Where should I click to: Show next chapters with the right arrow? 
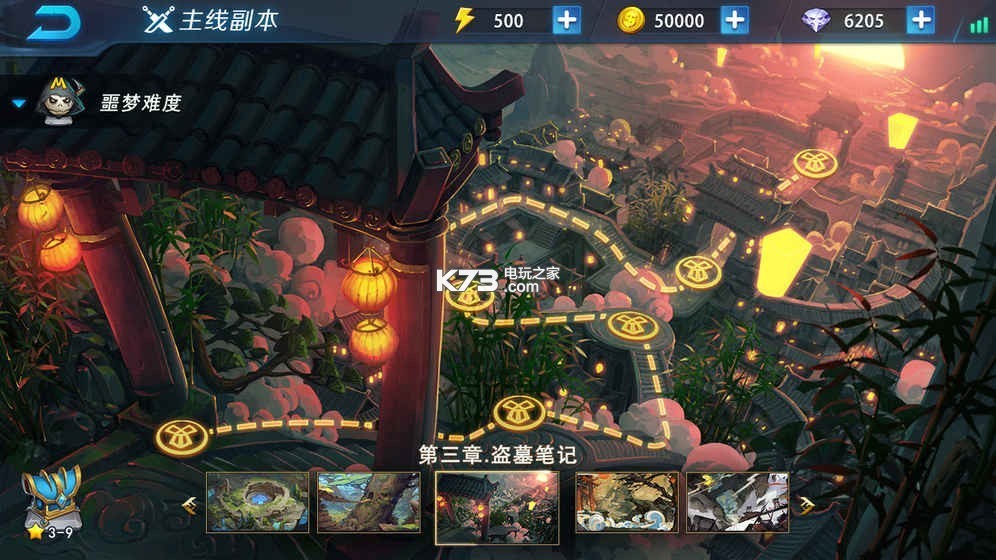pos(805,504)
